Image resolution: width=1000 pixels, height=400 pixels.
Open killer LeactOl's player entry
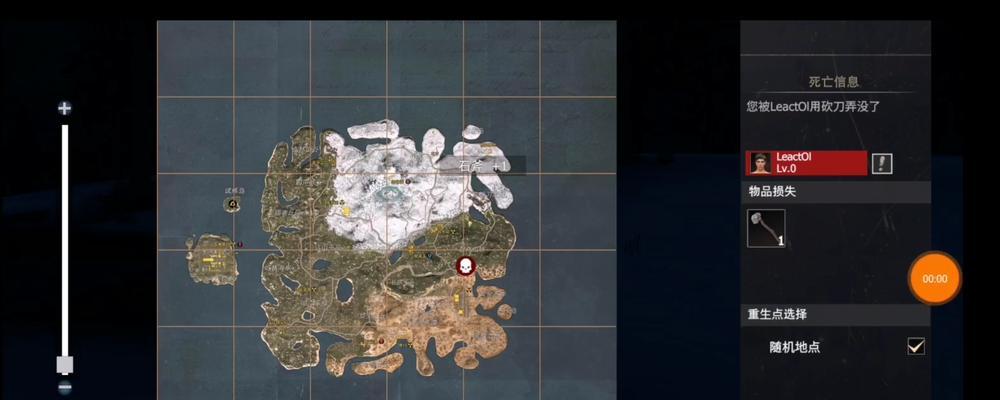click(806, 163)
